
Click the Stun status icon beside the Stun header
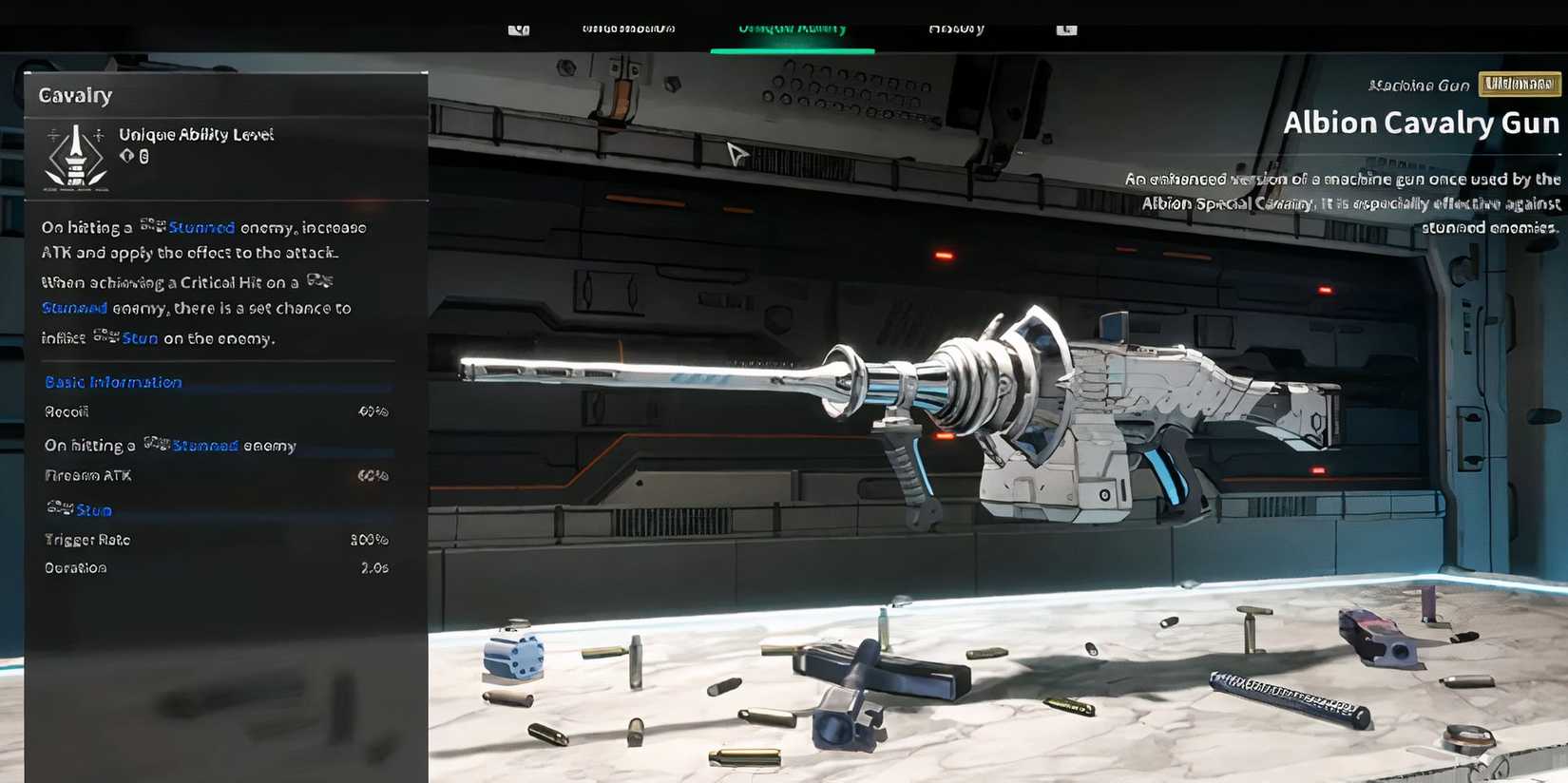59,508
